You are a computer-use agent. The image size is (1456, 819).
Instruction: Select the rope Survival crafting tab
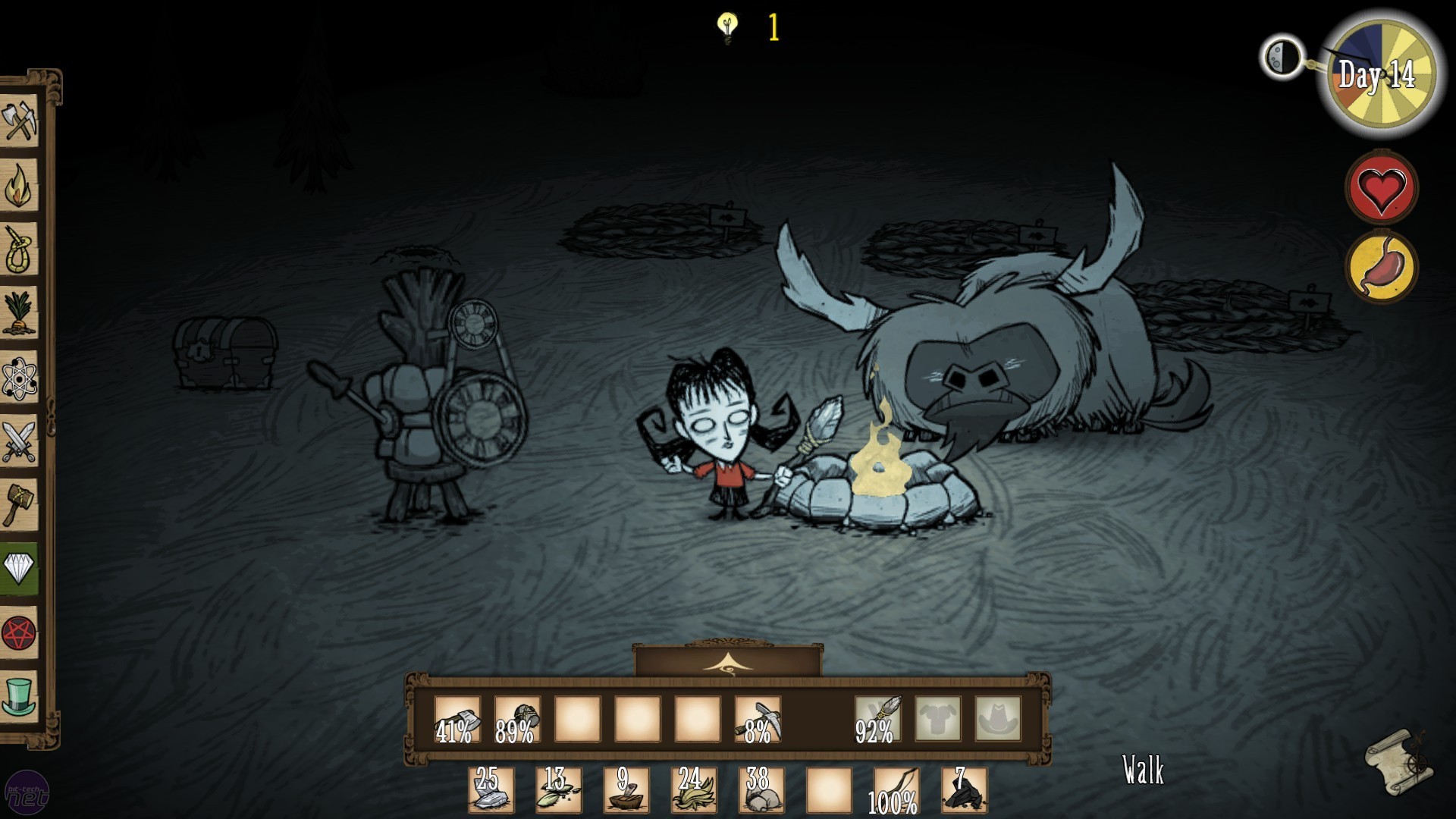(x=19, y=249)
